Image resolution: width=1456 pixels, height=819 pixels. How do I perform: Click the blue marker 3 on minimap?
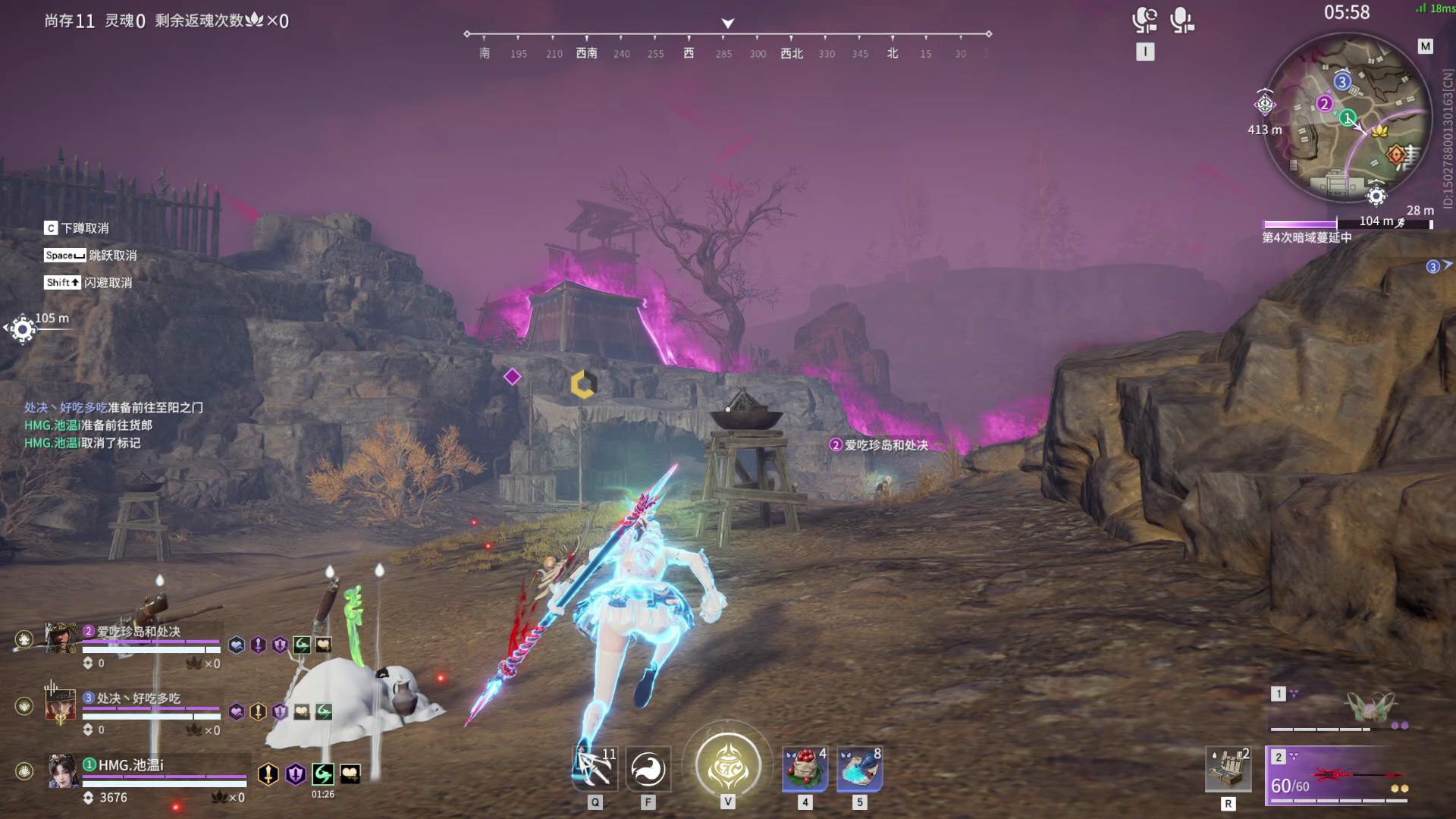(1342, 82)
